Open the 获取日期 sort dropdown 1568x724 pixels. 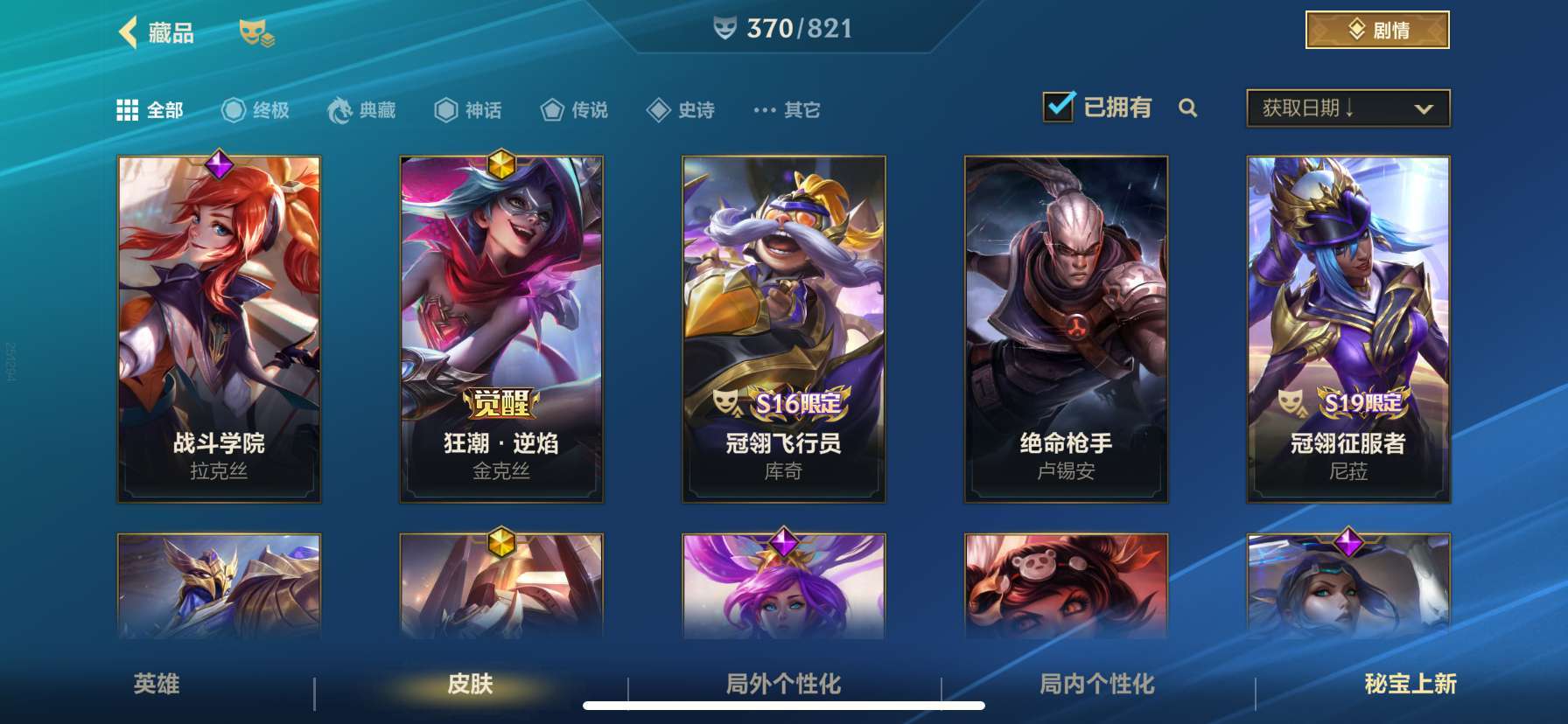pos(1347,107)
